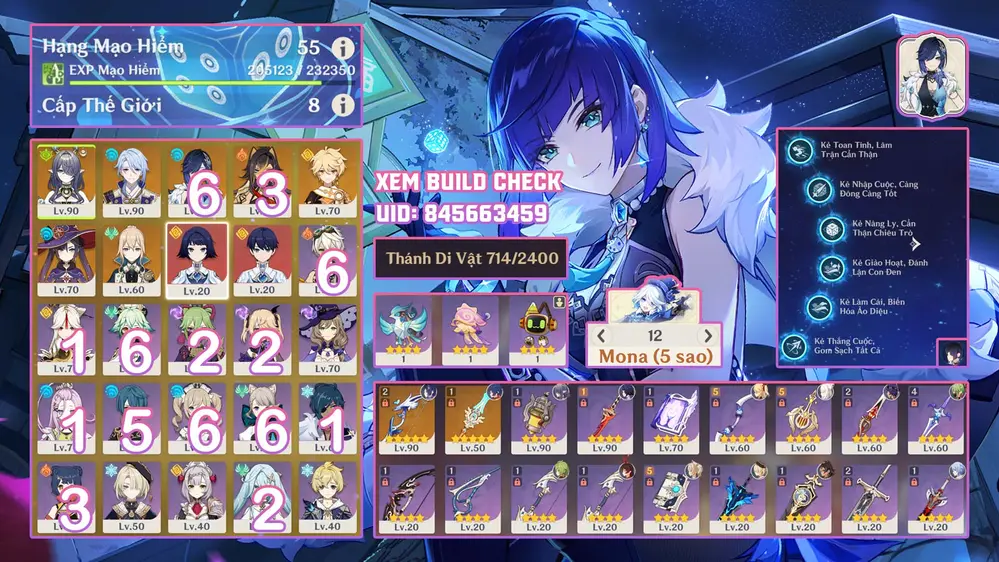The height and width of the screenshot is (562, 999).
Task: Select the yellow-black robot gadget slot
Action: point(537,329)
